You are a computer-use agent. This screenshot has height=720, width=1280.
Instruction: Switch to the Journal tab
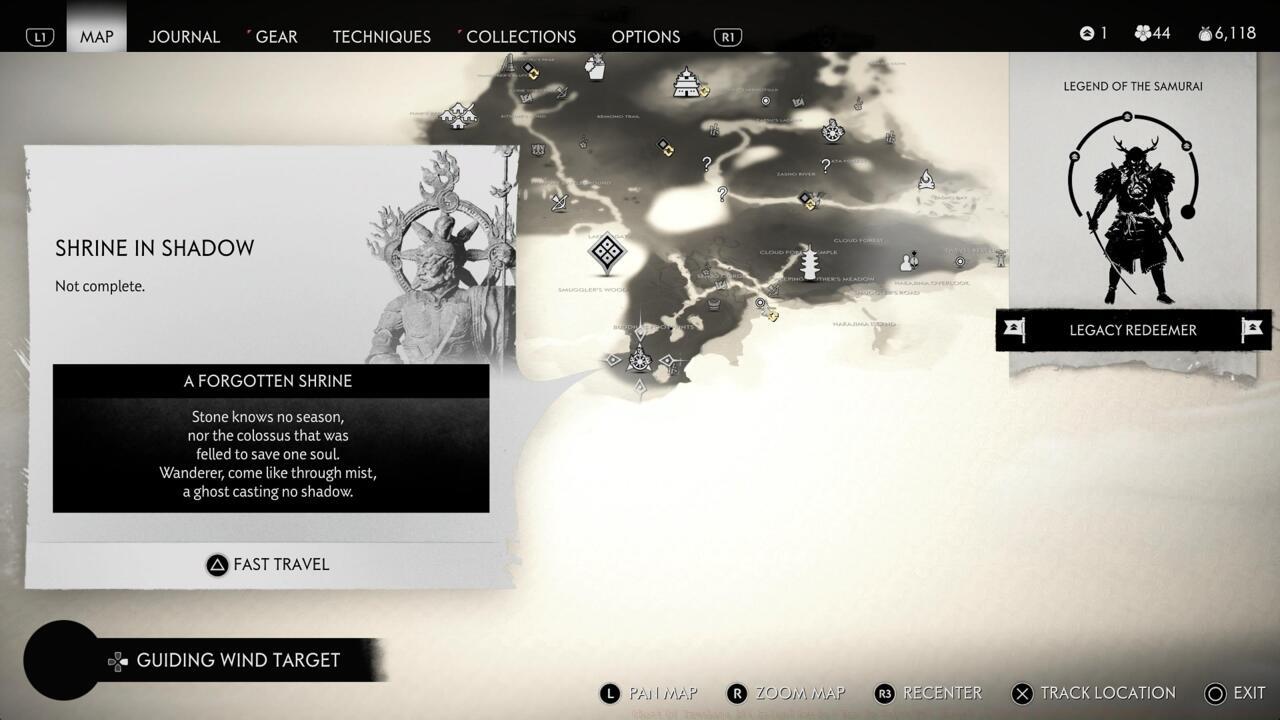(x=184, y=36)
